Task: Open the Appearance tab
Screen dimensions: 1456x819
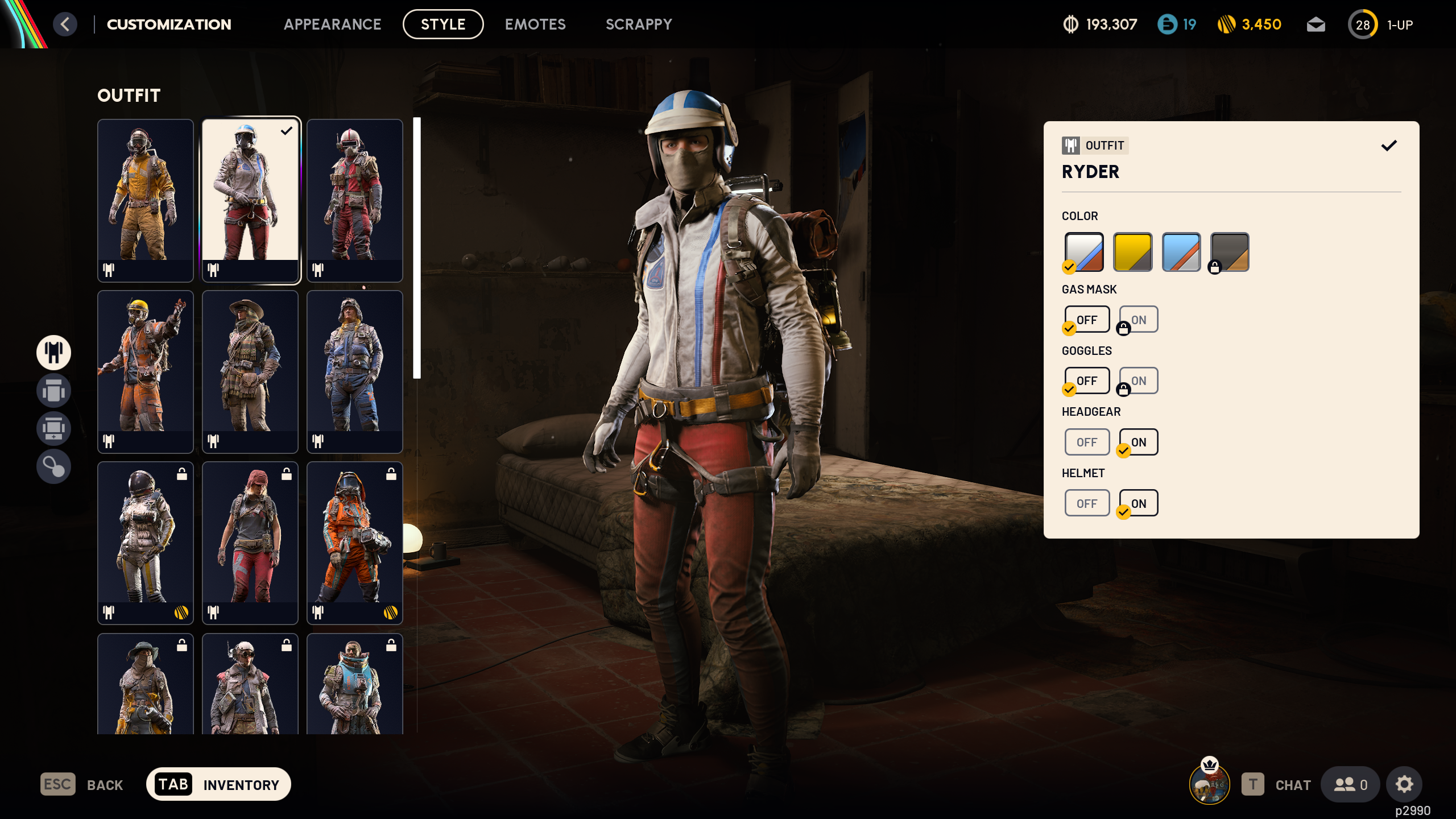Action: click(333, 24)
